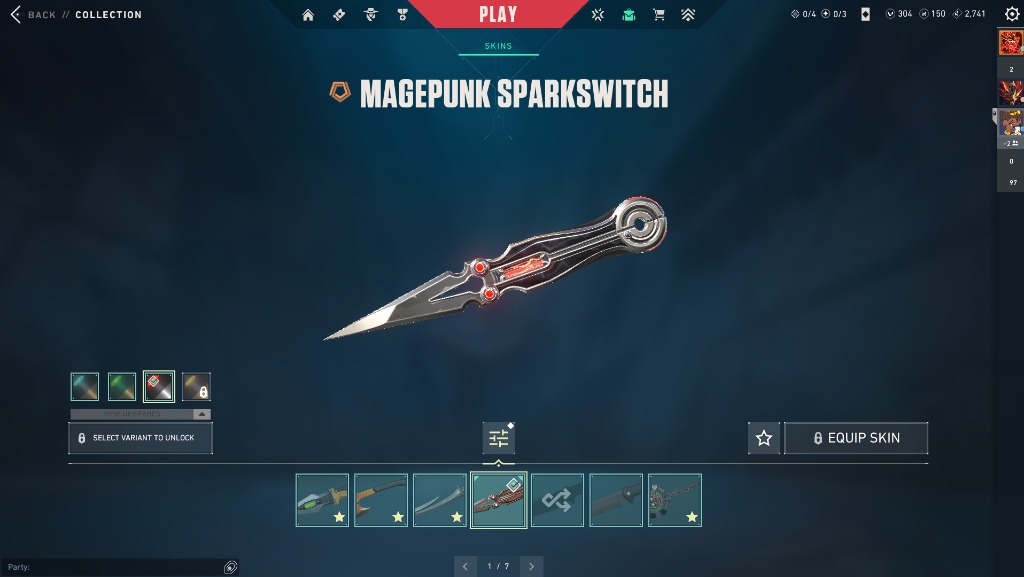
Task: Go to the previous skin page arrow
Action: [465, 567]
